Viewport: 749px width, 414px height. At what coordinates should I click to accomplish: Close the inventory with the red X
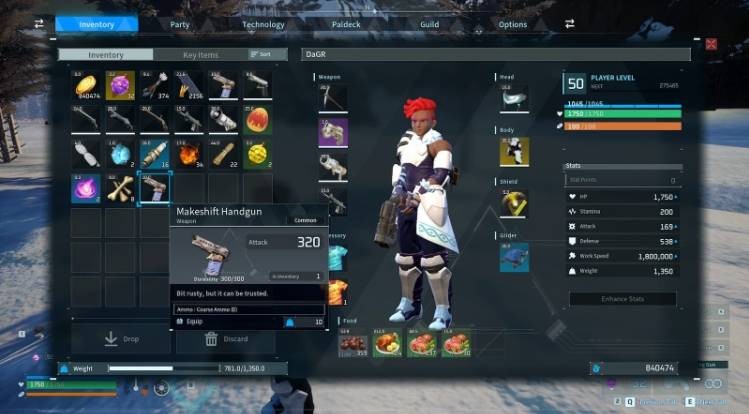[711, 44]
